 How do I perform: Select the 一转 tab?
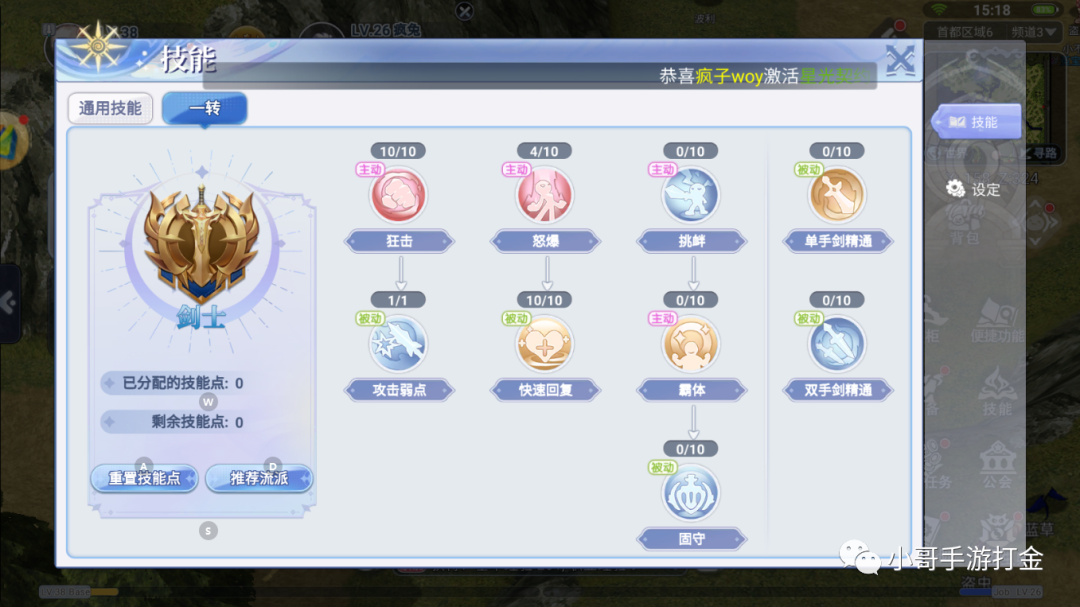point(204,109)
